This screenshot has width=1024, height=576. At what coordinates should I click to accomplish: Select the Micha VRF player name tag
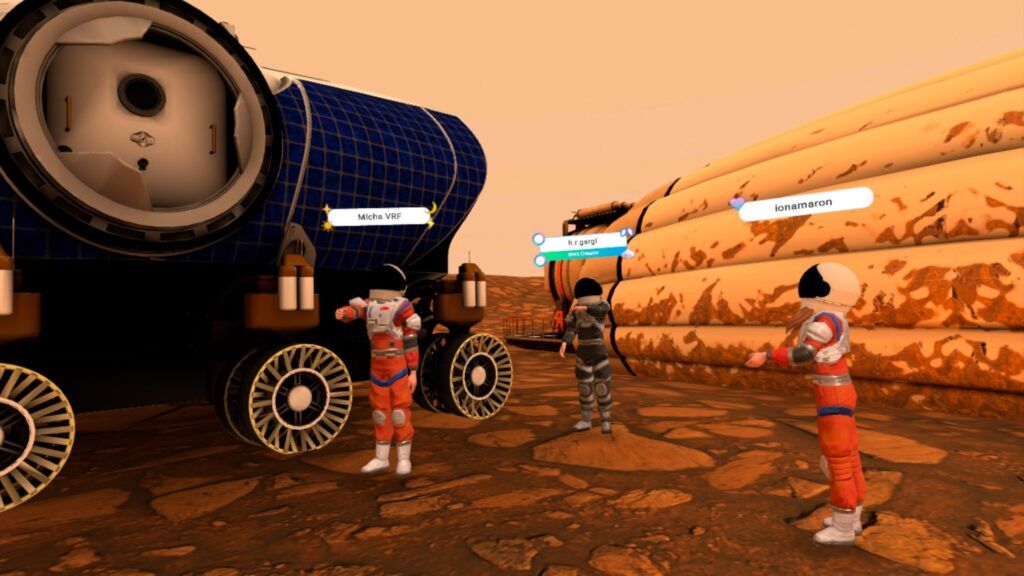(379, 216)
